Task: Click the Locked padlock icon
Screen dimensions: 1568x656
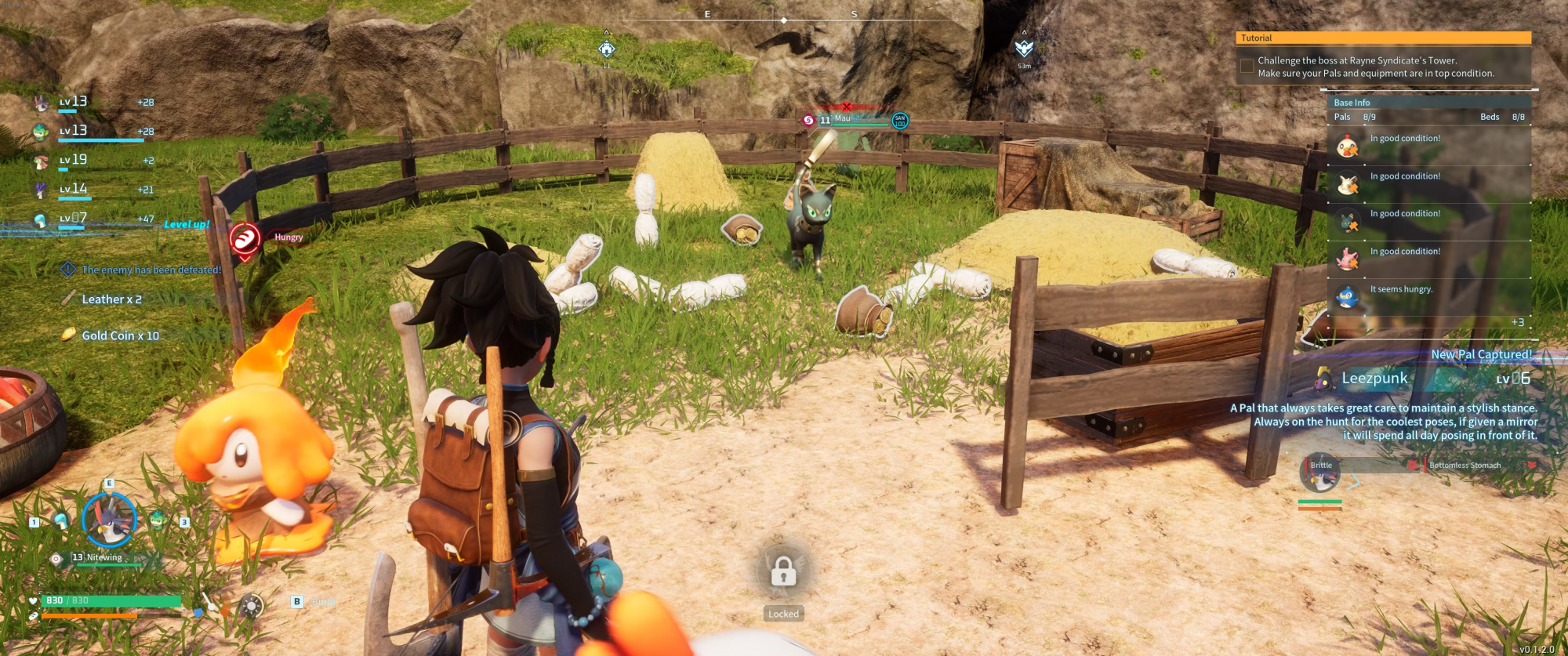Action: click(783, 572)
